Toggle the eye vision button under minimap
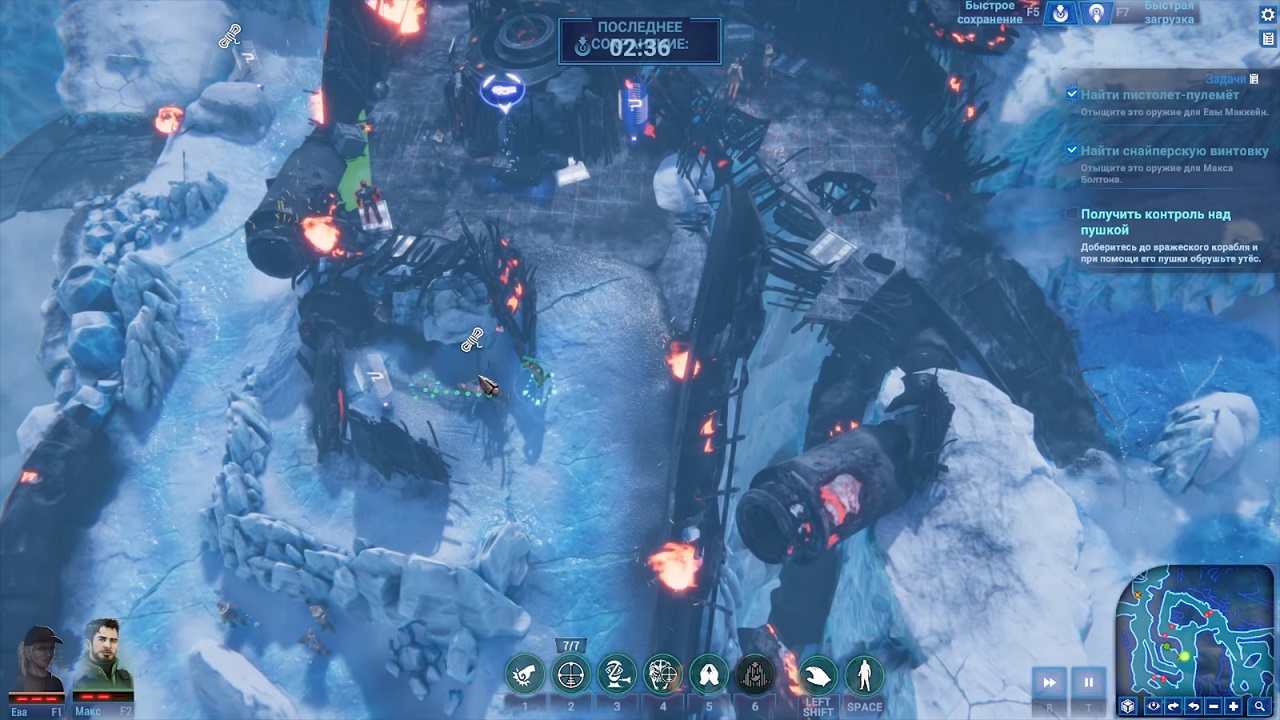The width and height of the screenshot is (1280, 720). (x=1154, y=707)
